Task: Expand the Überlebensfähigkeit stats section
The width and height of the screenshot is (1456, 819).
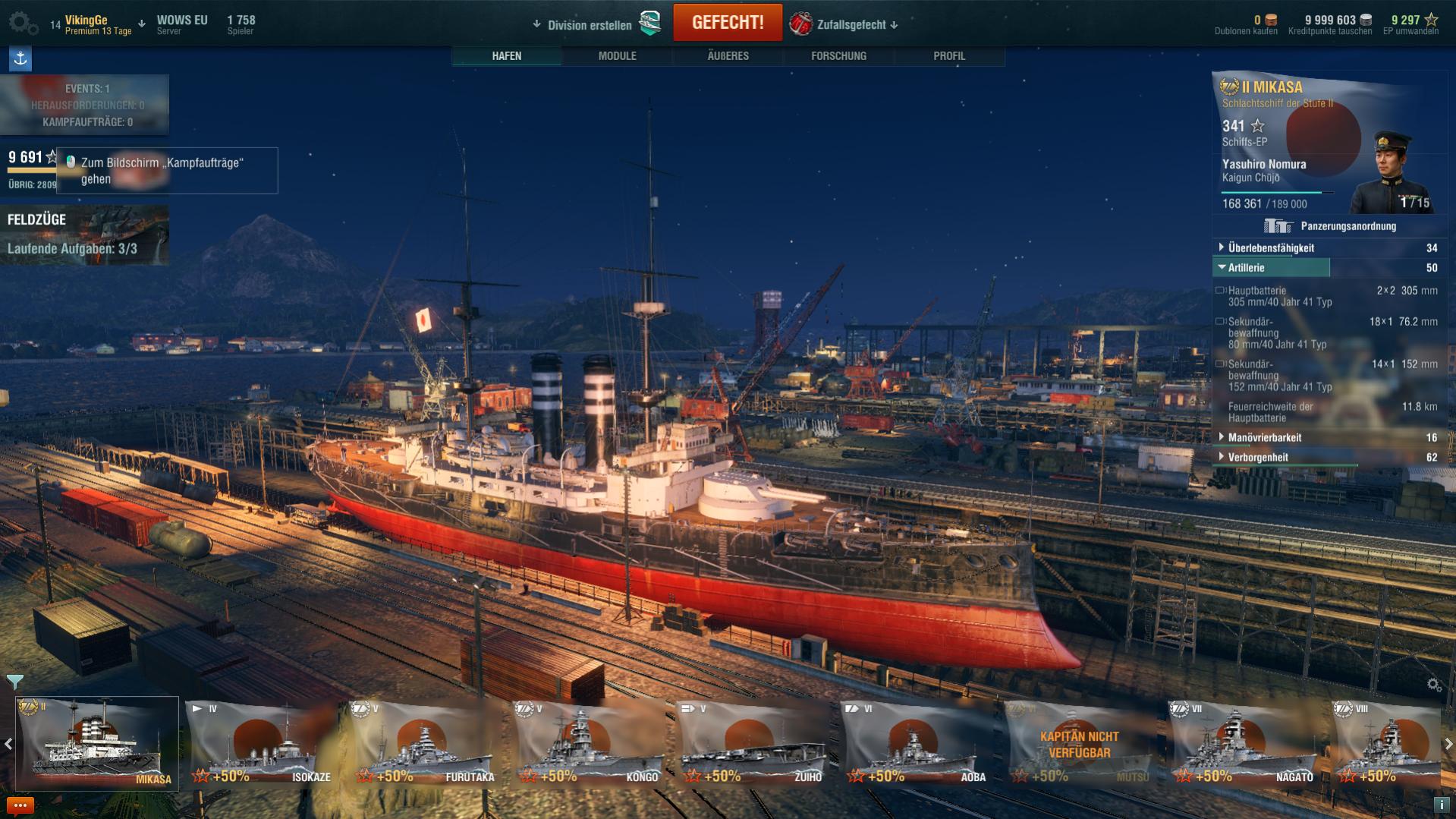Action: tap(1271, 247)
